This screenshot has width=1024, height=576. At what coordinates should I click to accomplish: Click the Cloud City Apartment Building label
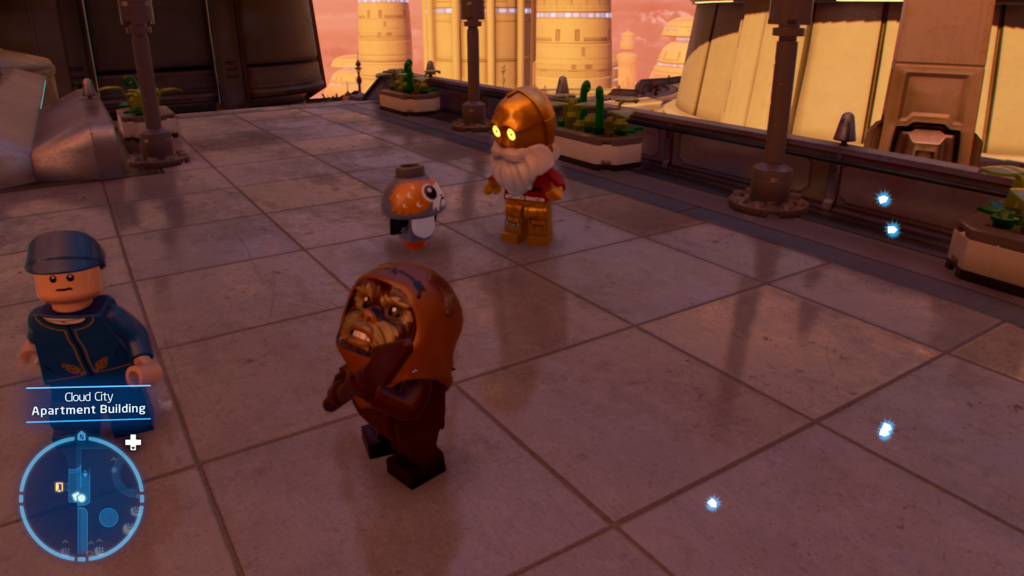tap(88, 403)
